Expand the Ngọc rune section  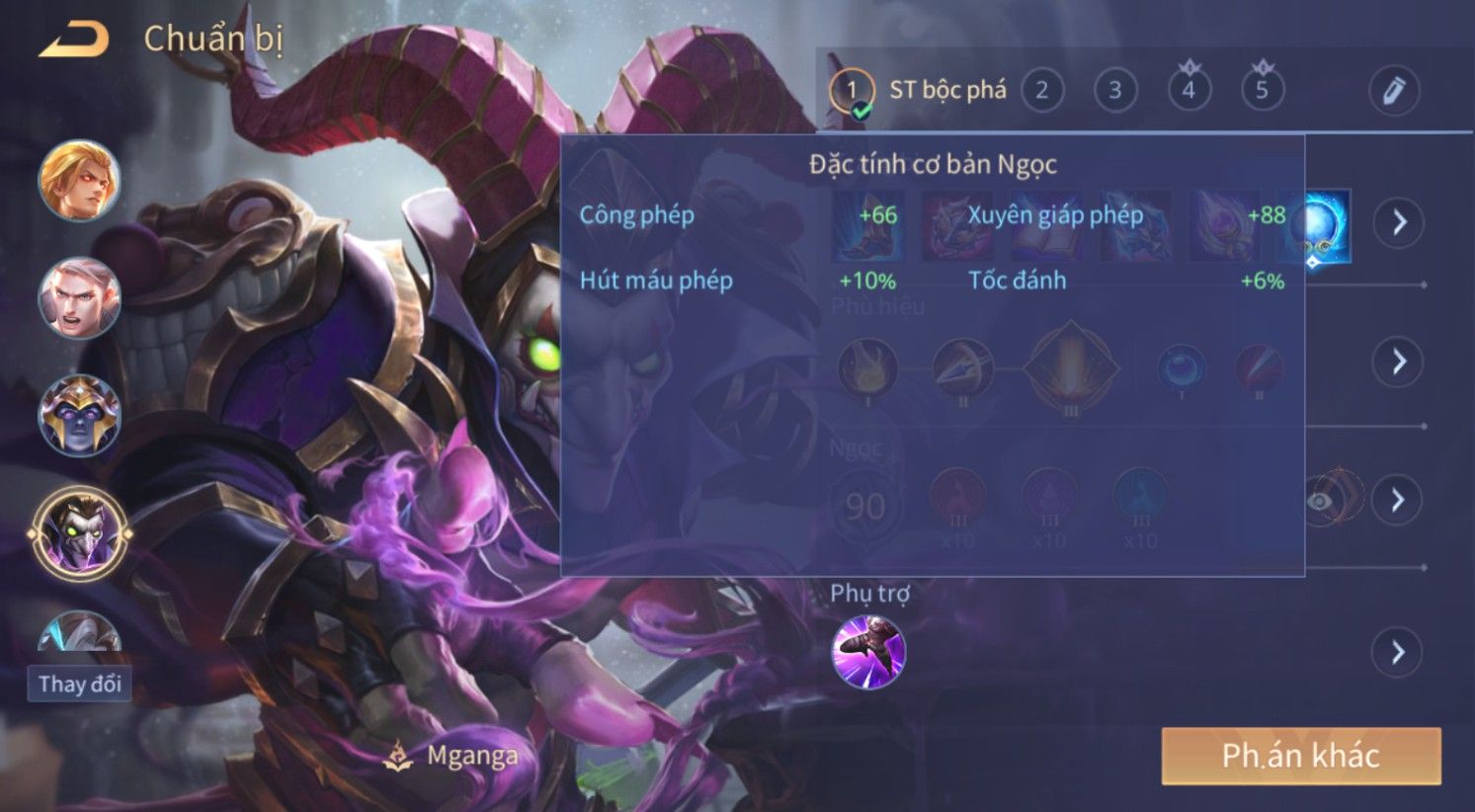[1397, 499]
